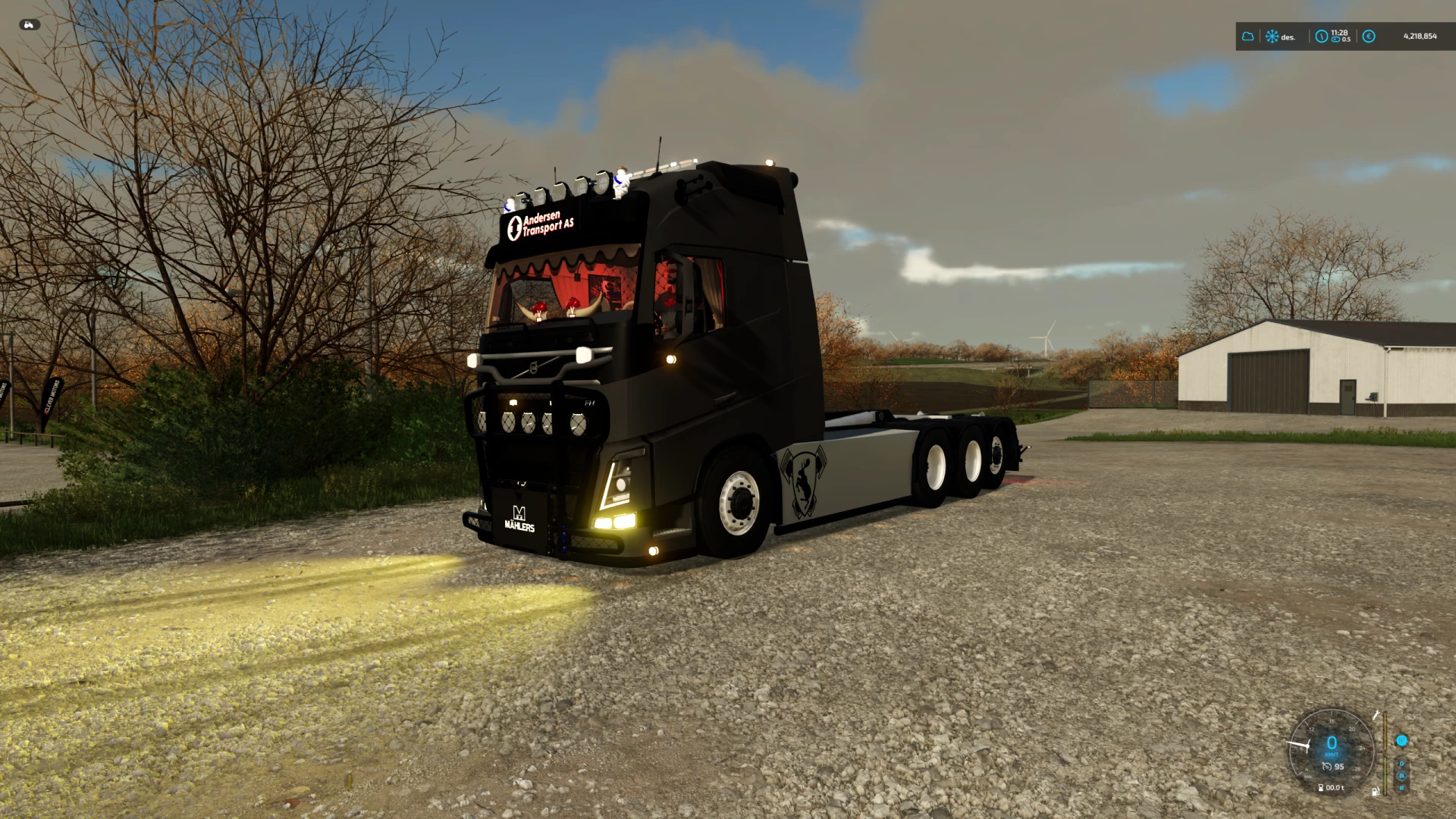Screen dimensions: 1456x819
Task: Select the fuel pump icon
Action: [x=1375, y=792]
